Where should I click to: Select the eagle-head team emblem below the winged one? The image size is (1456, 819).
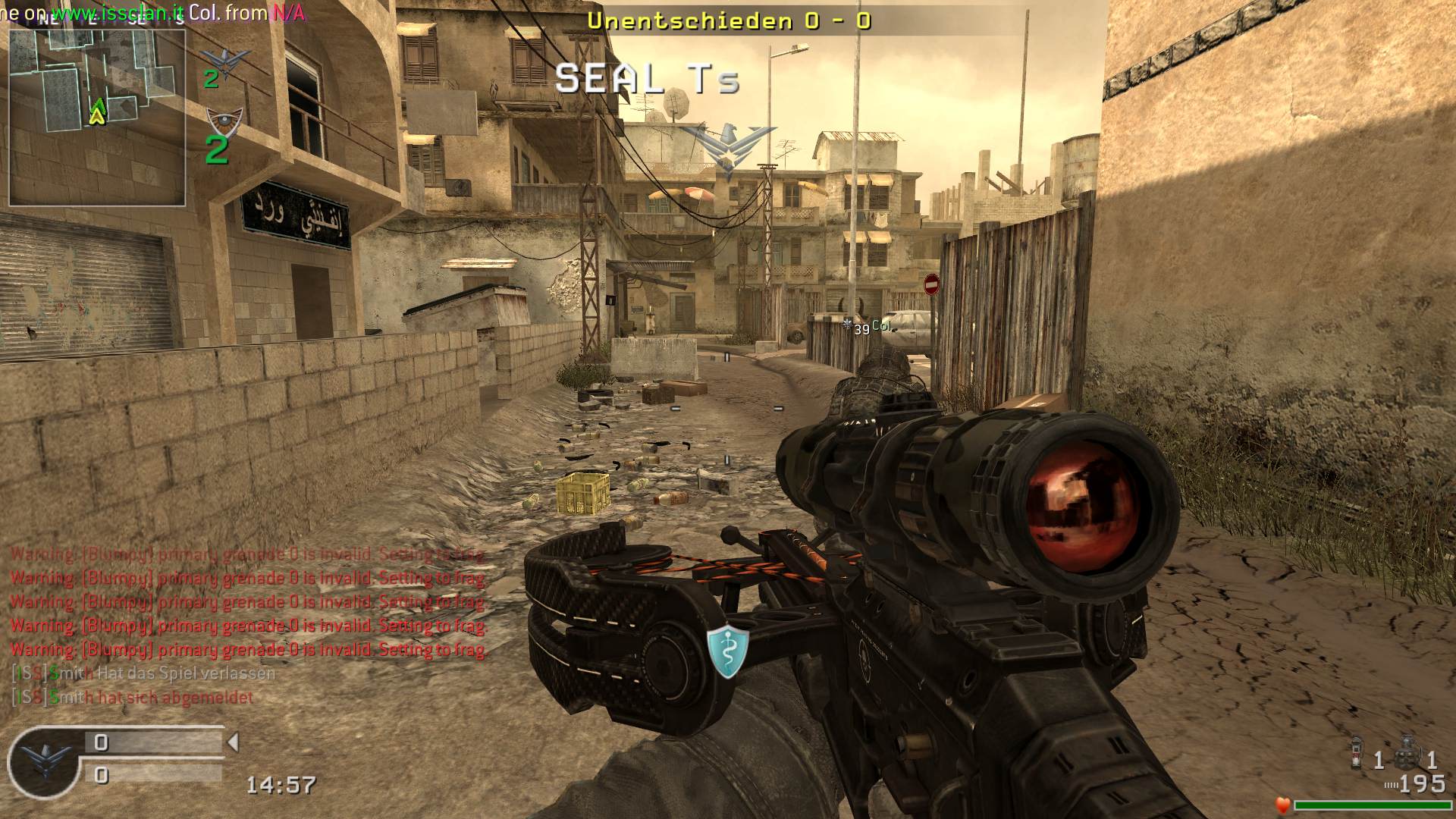[x=224, y=120]
